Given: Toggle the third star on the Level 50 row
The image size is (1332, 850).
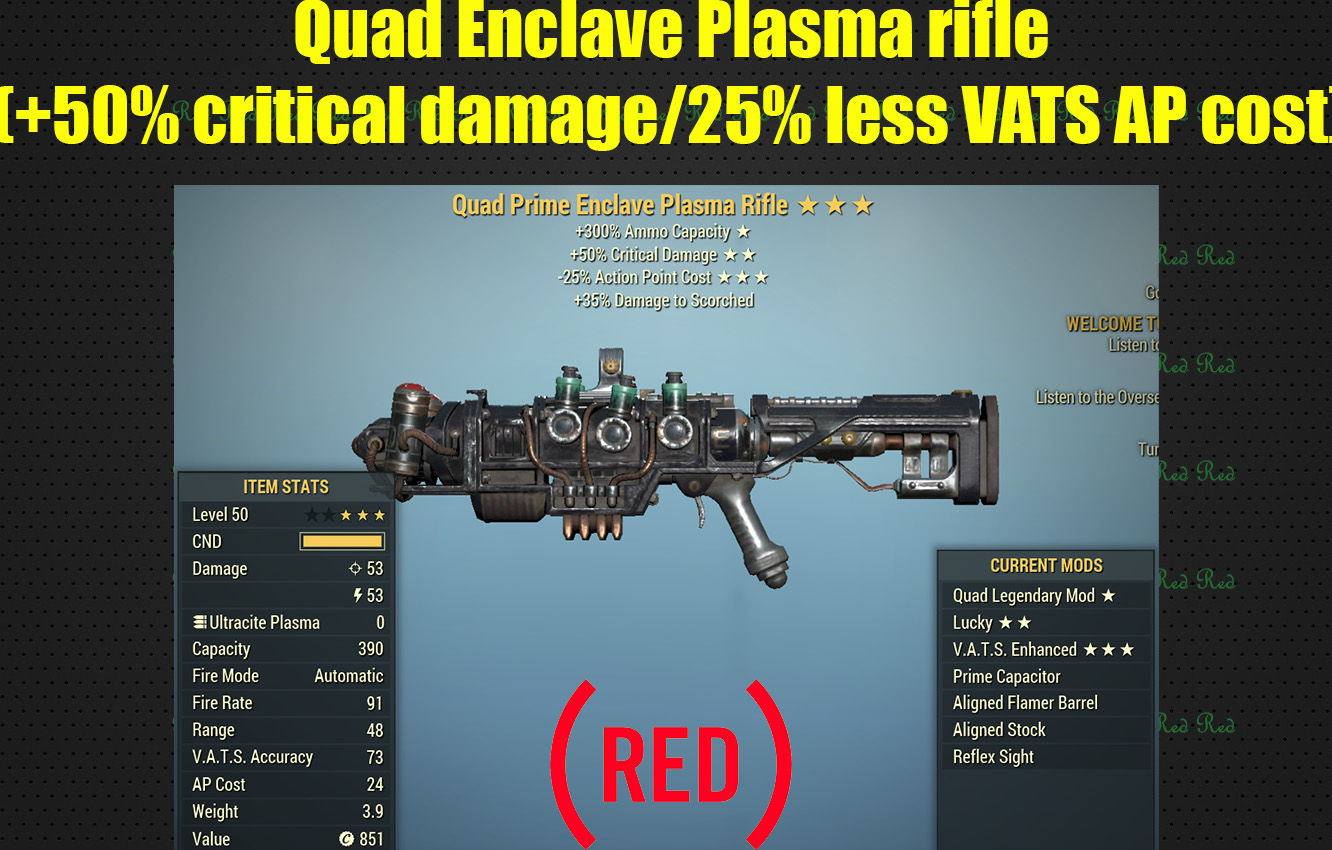Looking at the screenshot, I should pos(347,514).
